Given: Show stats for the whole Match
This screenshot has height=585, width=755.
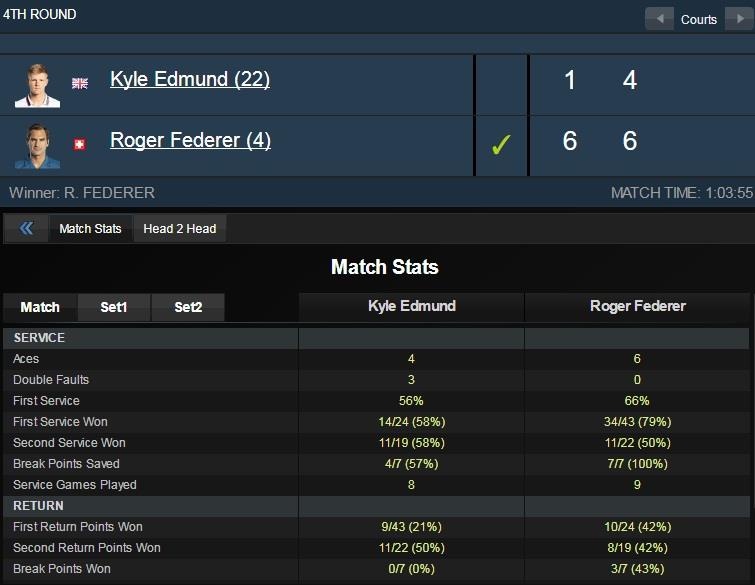Looking at the screenshot, I should (x=40, y=308).
